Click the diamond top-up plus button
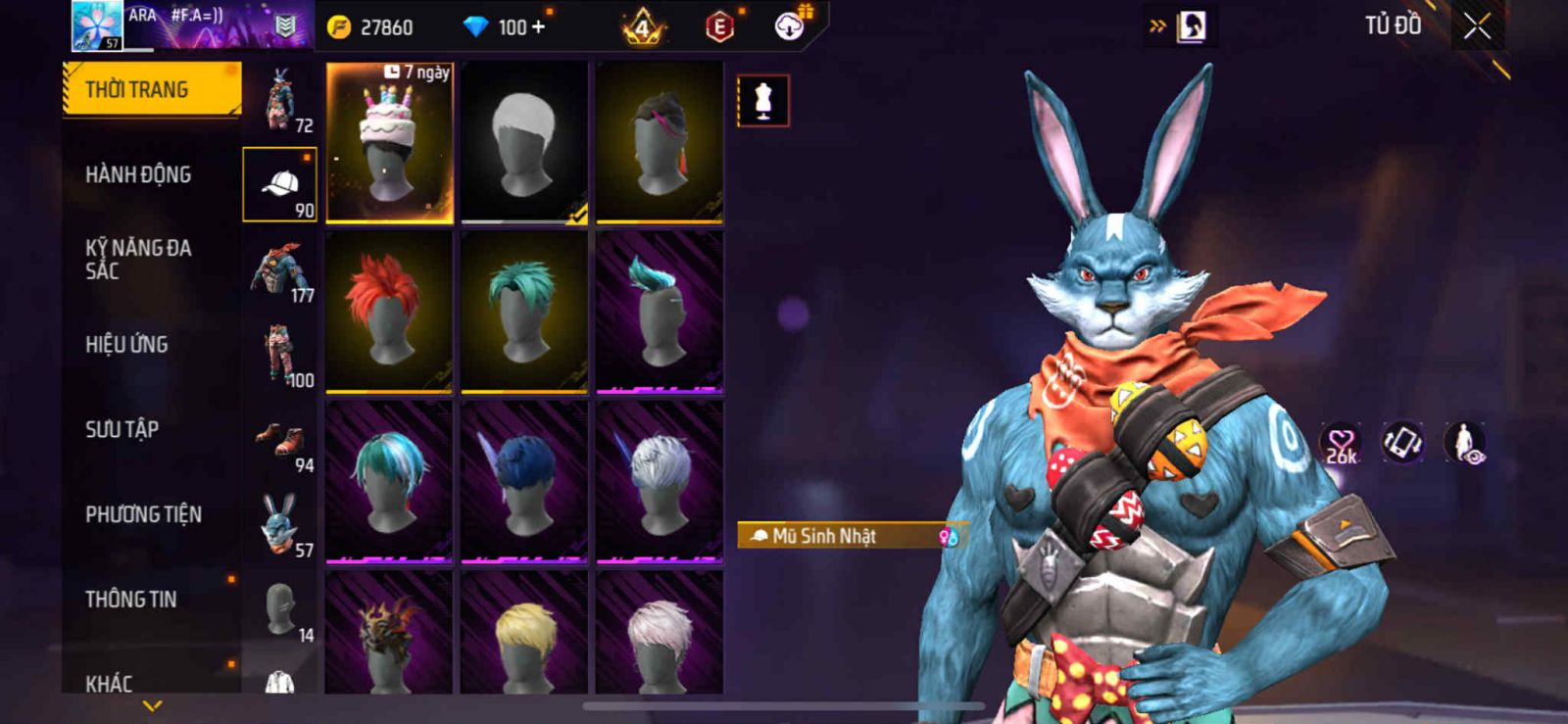 (536, 27)
